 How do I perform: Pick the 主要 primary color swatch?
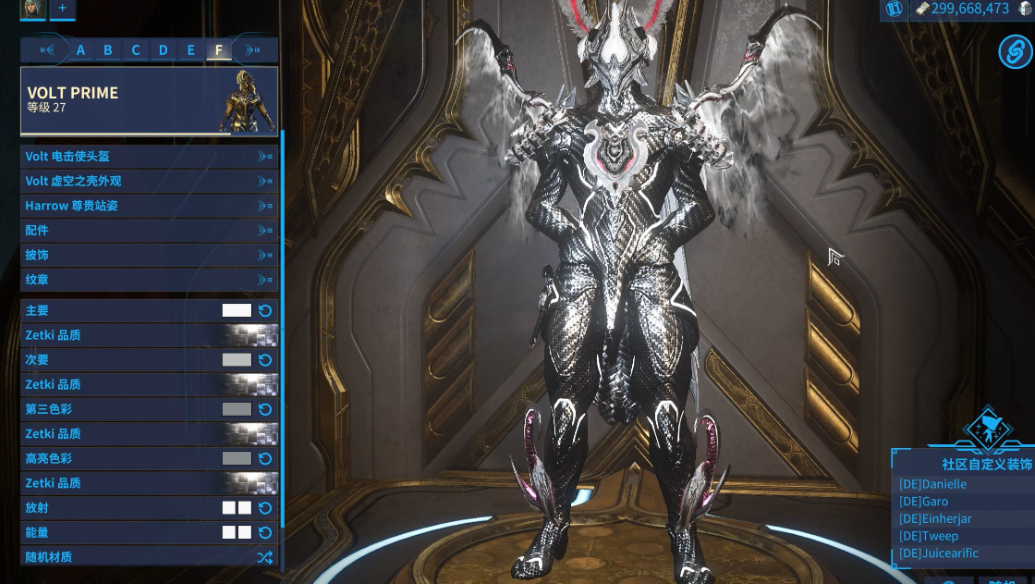point(236,311)
